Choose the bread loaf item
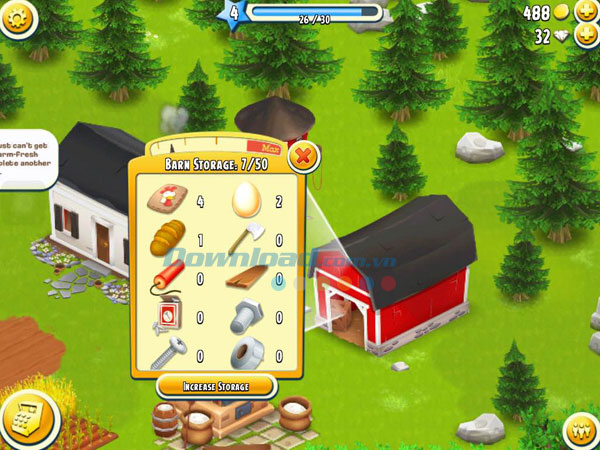Viewport: 600px width, 450px height. 166,240
